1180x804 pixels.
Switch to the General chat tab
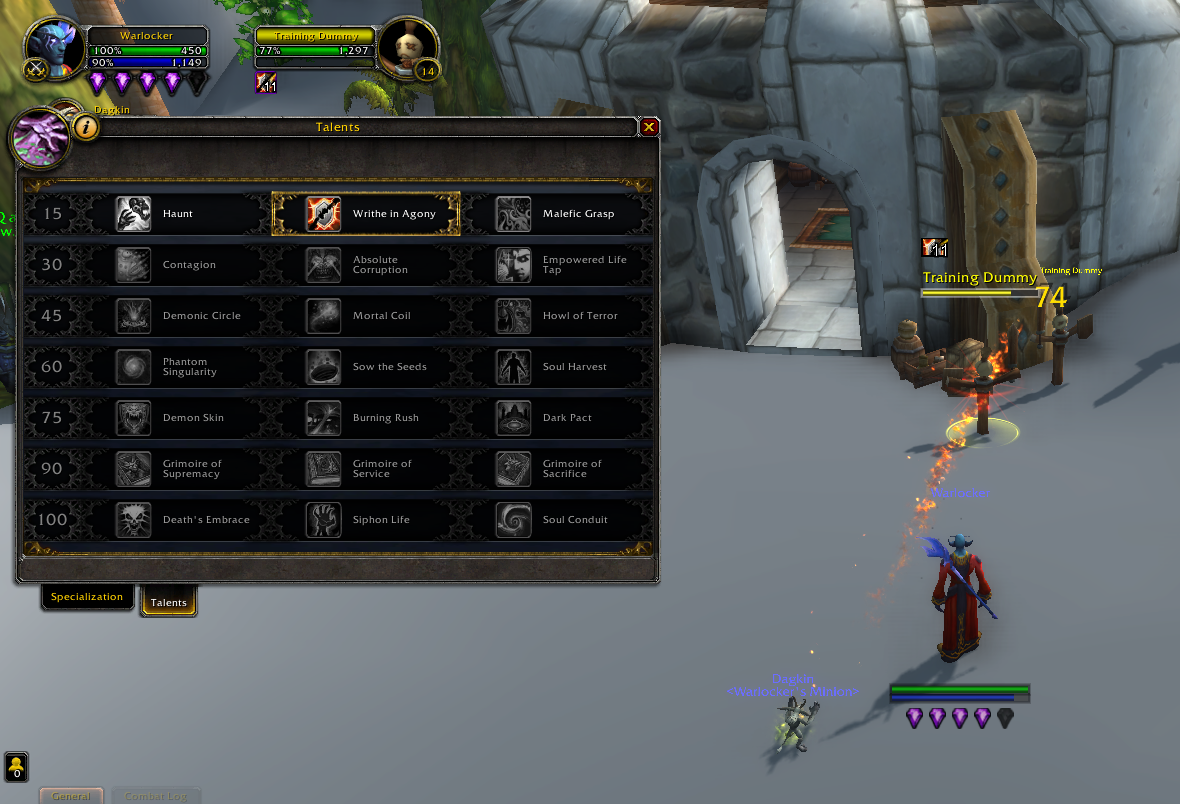click(x=71, y=796)
